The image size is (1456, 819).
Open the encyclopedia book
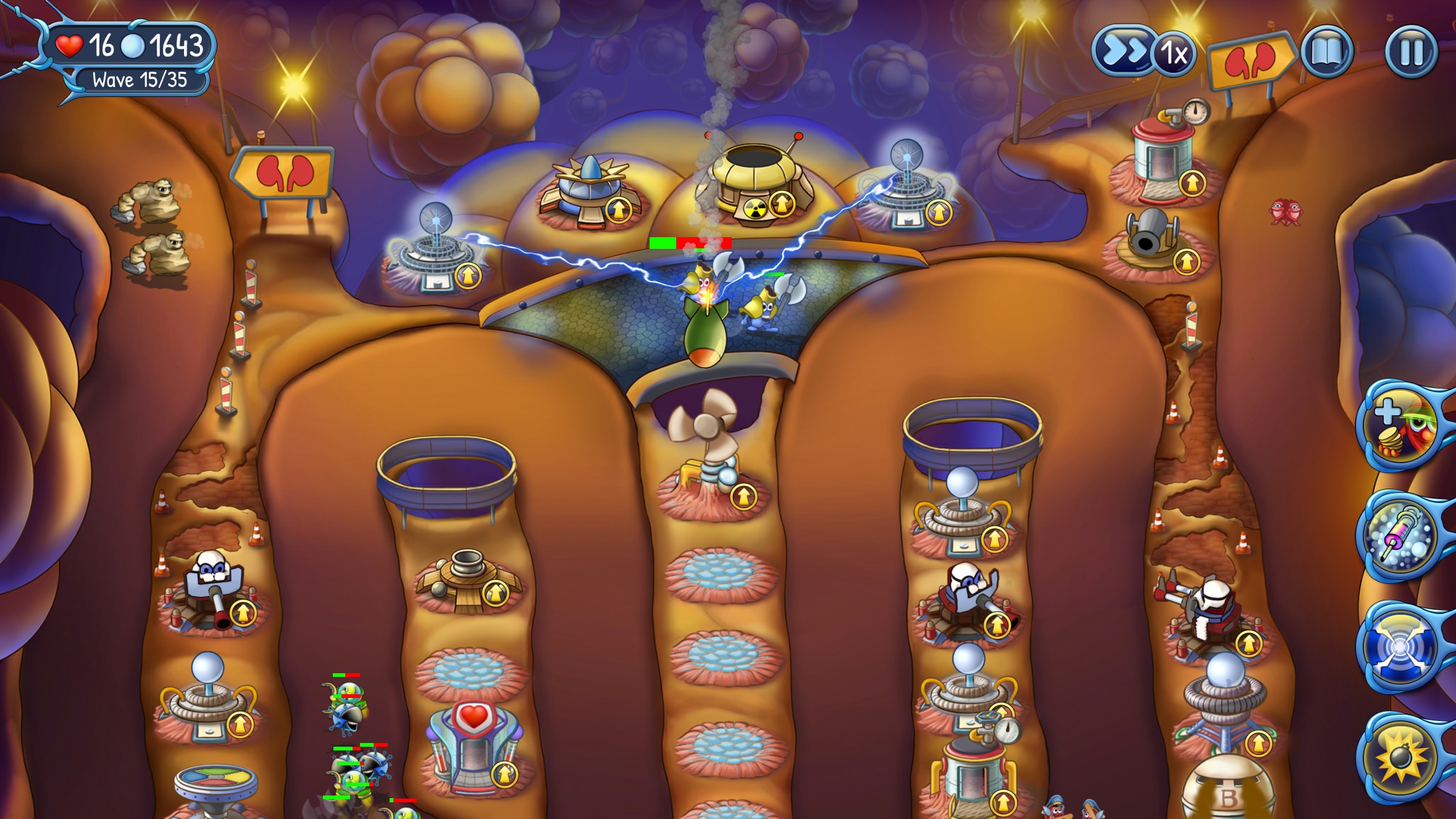(1326, 52)
